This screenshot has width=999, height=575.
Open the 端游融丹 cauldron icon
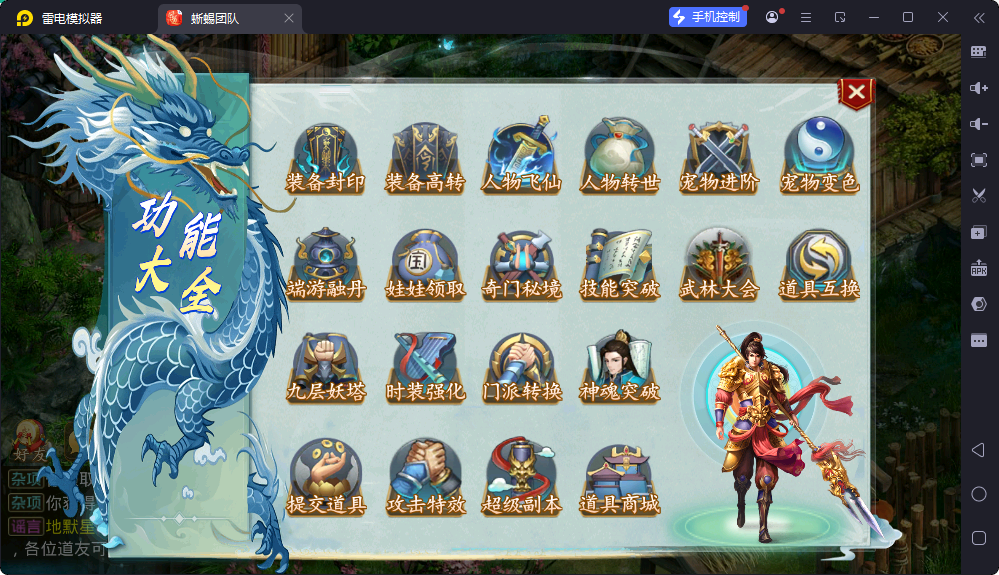(x=326, y=265)
